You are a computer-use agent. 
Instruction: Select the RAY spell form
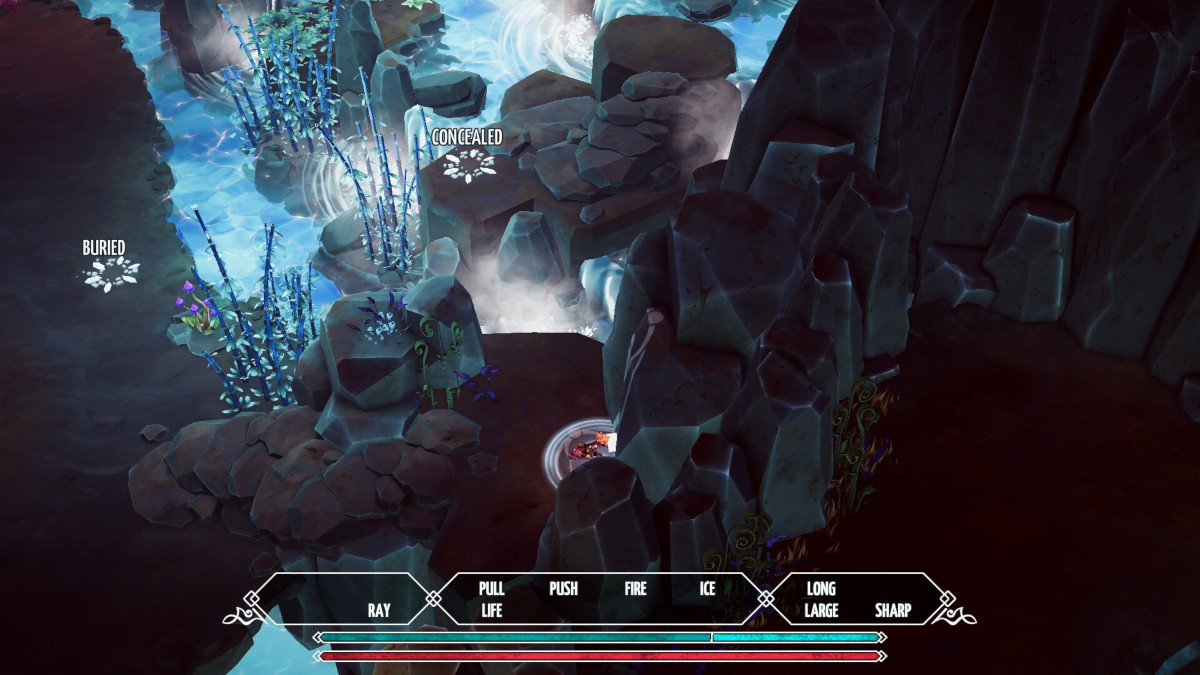click(379, 610)
